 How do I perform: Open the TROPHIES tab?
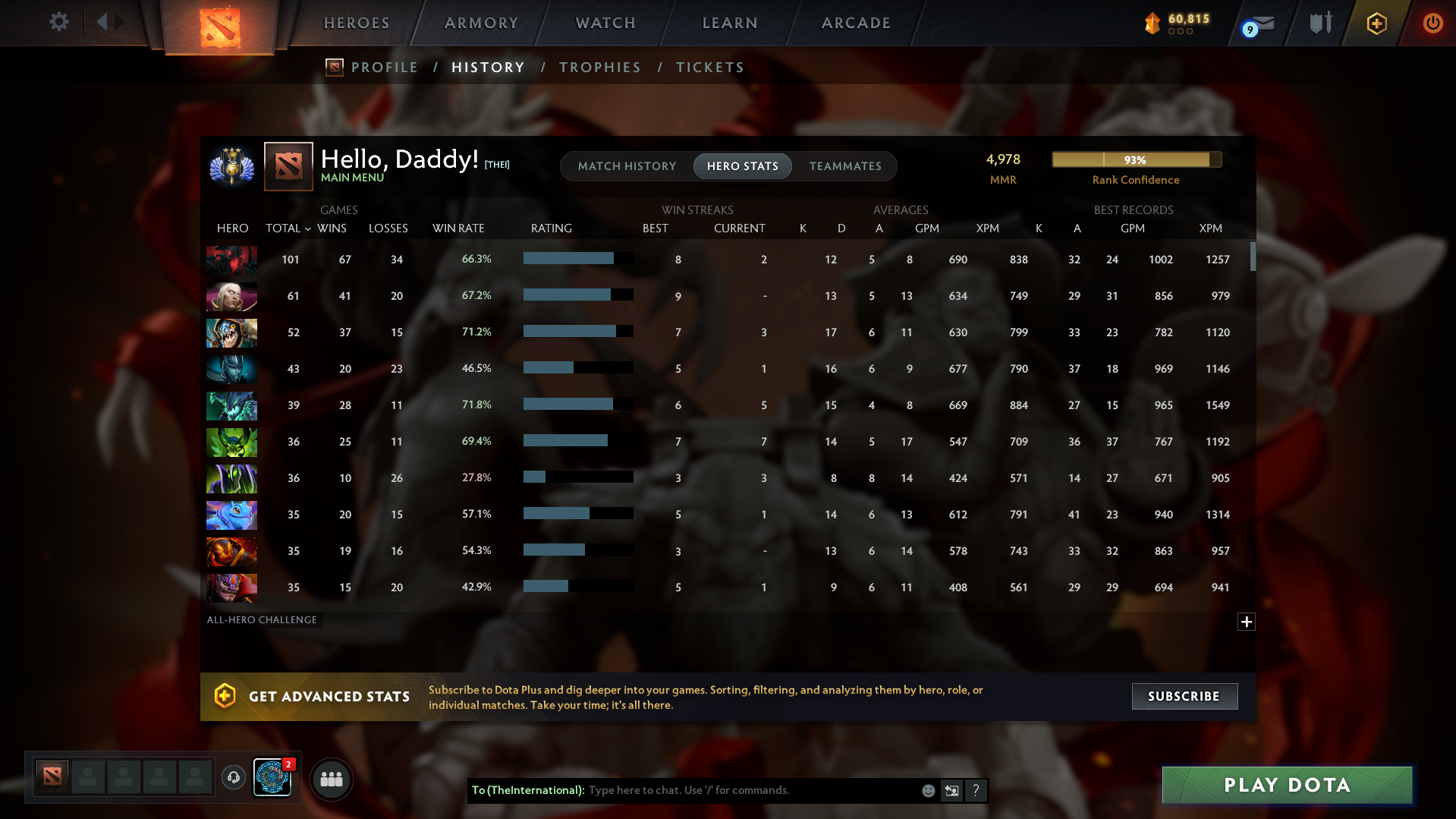click(599, 67)
